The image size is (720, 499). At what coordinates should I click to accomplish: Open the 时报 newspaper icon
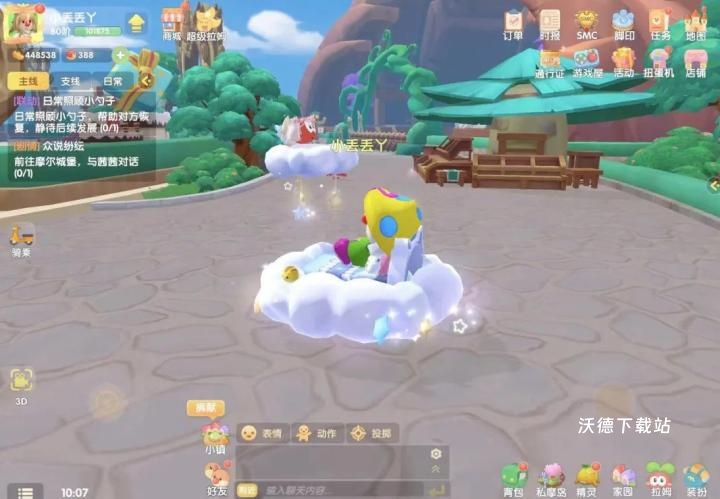tap(550, 24)
